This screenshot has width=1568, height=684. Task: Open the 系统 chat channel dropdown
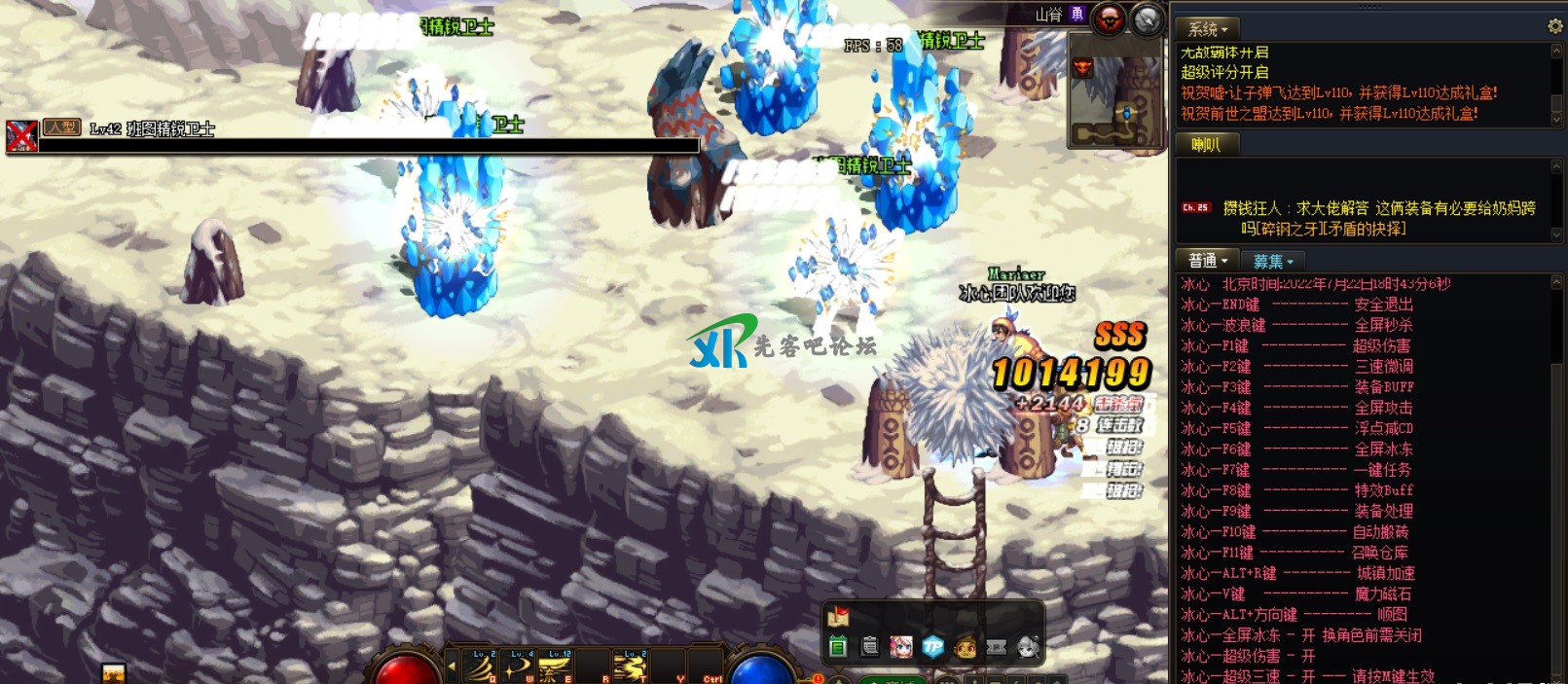[1208, 29]
